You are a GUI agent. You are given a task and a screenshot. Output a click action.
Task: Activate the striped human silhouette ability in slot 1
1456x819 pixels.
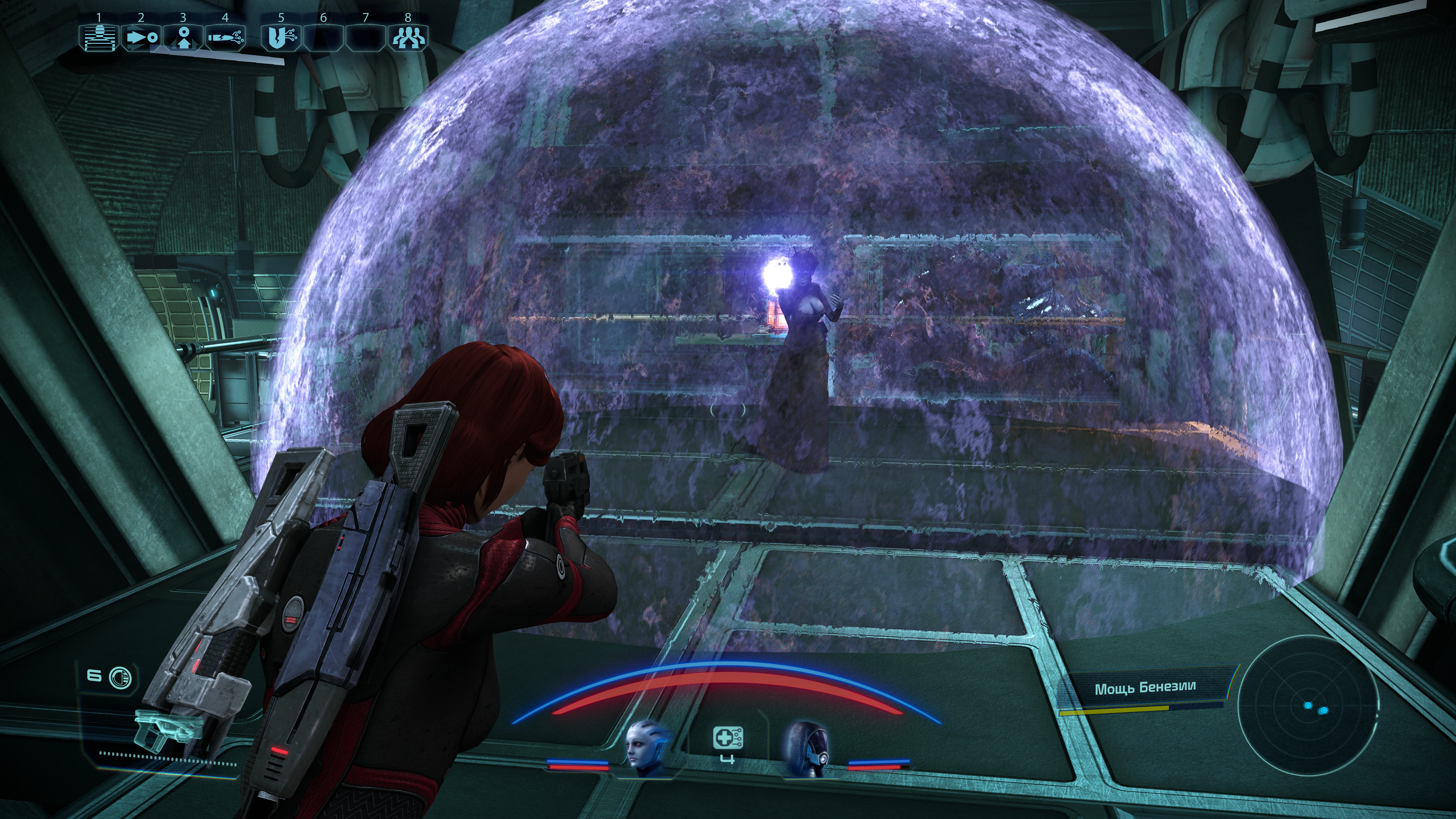tap(99, 38)
